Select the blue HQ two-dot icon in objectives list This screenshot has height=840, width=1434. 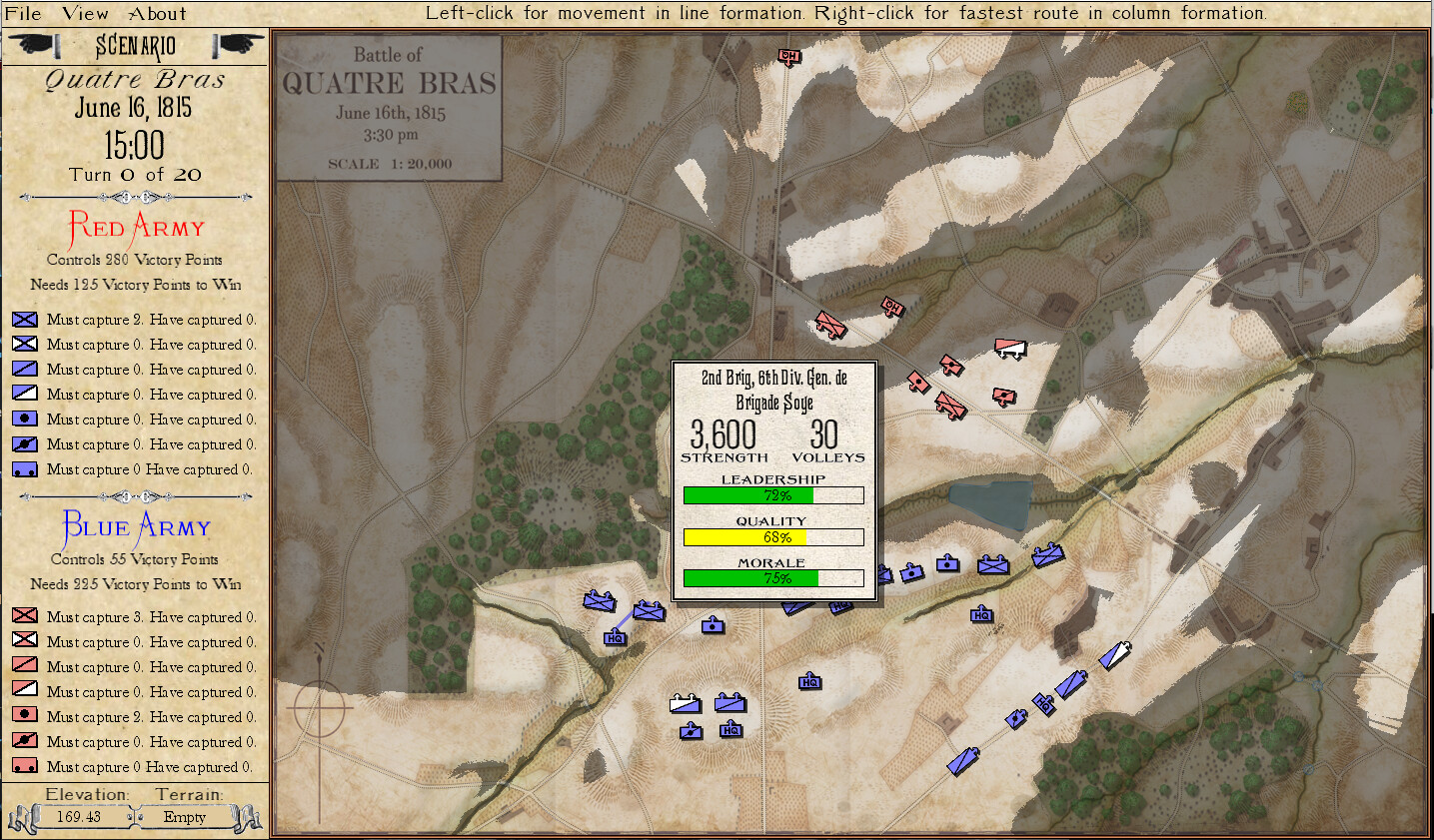[x=25, y=468]
